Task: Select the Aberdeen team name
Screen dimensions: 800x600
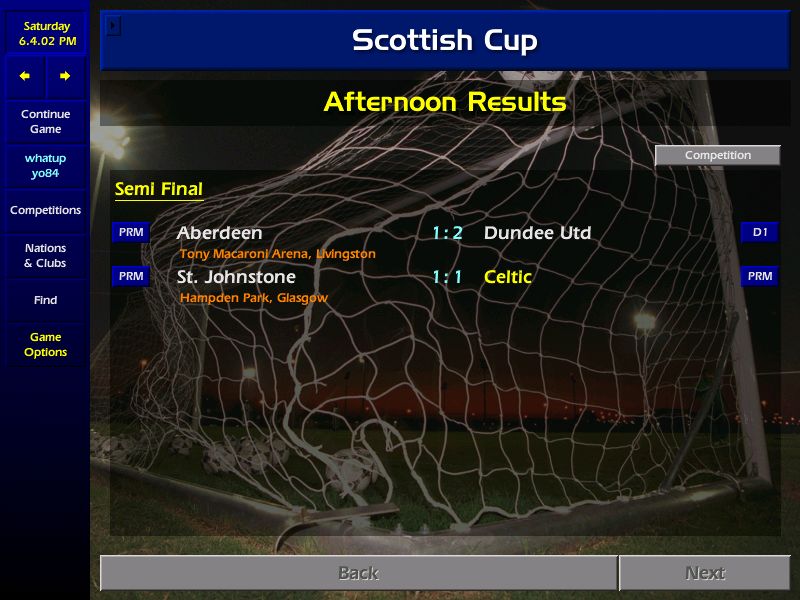Action: (219, 233)
